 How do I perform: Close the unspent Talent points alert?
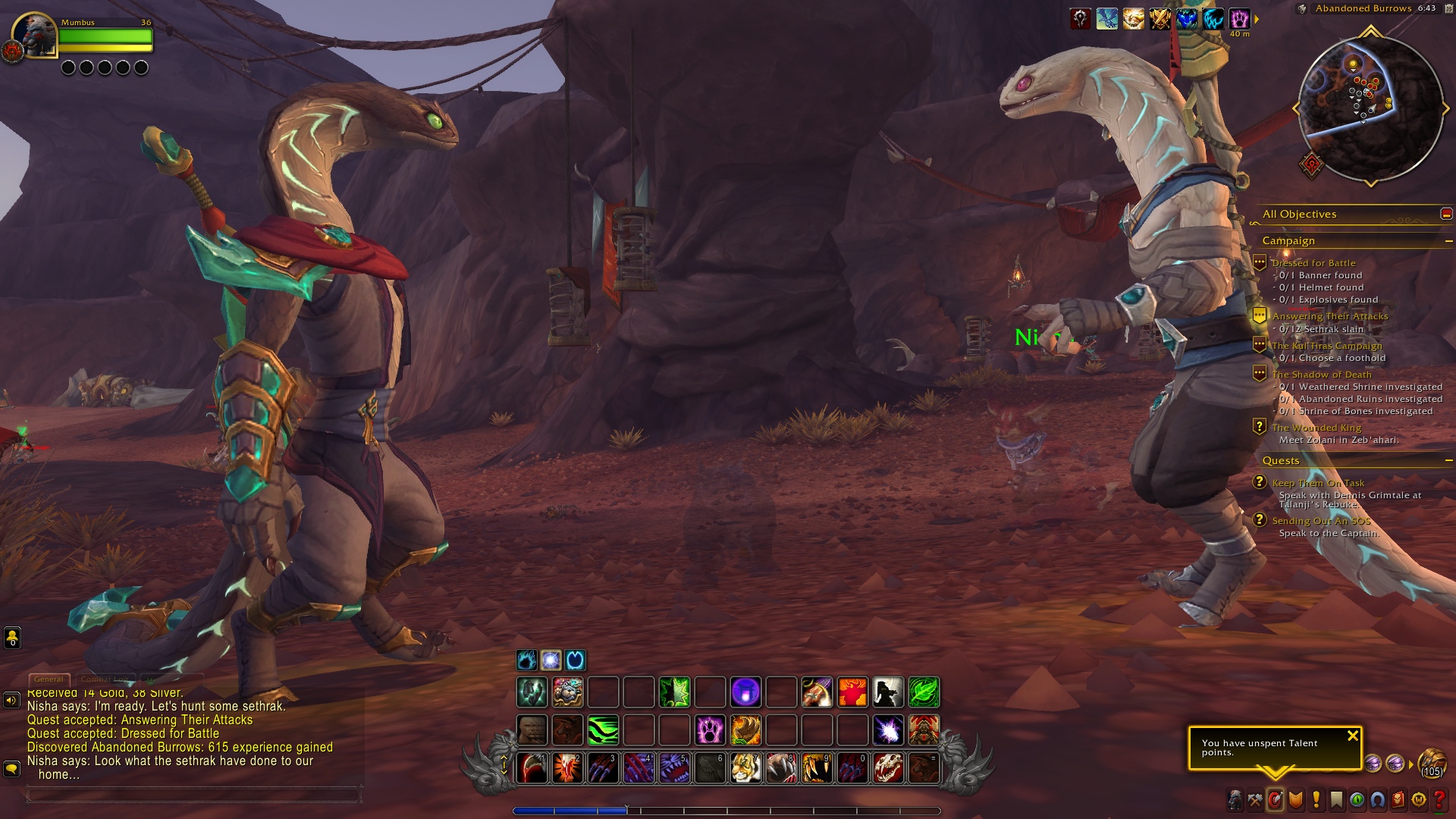point(1352,736)
